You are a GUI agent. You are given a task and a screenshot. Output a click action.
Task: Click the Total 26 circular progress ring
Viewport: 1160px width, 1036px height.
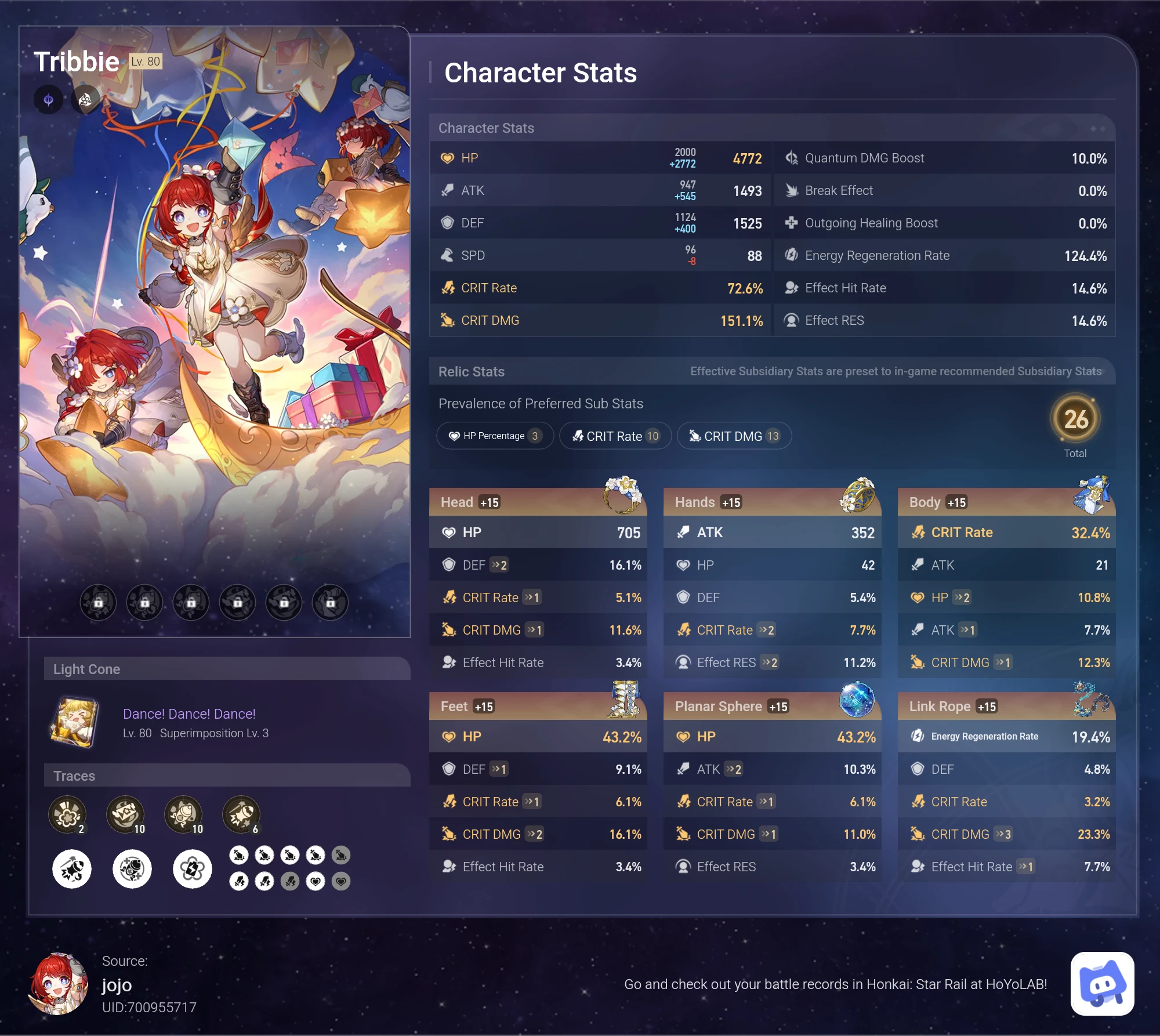[1076, 422]
